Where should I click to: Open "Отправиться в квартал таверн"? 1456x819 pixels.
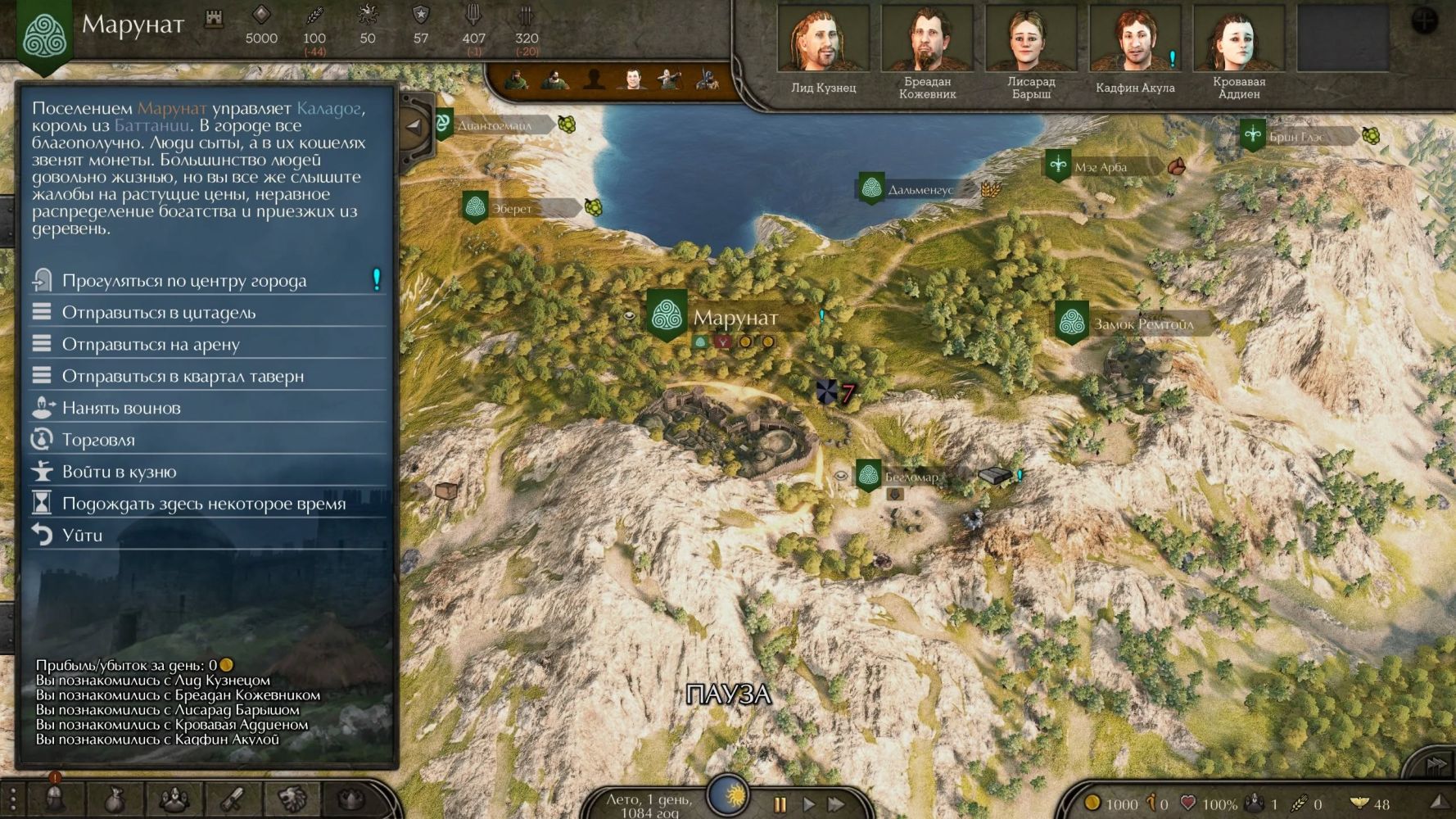coord(183,377)
